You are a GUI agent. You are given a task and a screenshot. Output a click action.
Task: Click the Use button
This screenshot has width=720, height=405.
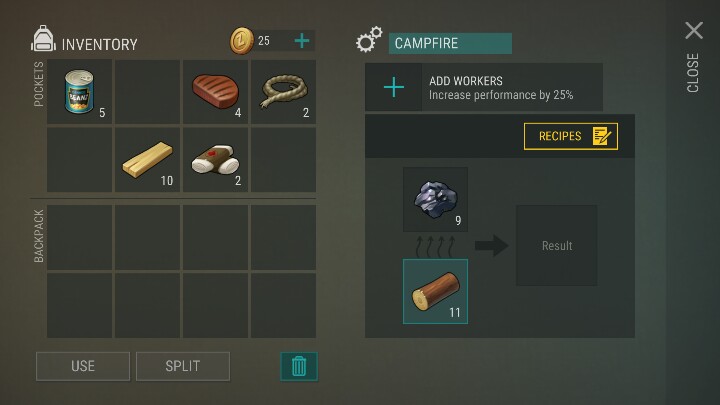click(83, 366)
